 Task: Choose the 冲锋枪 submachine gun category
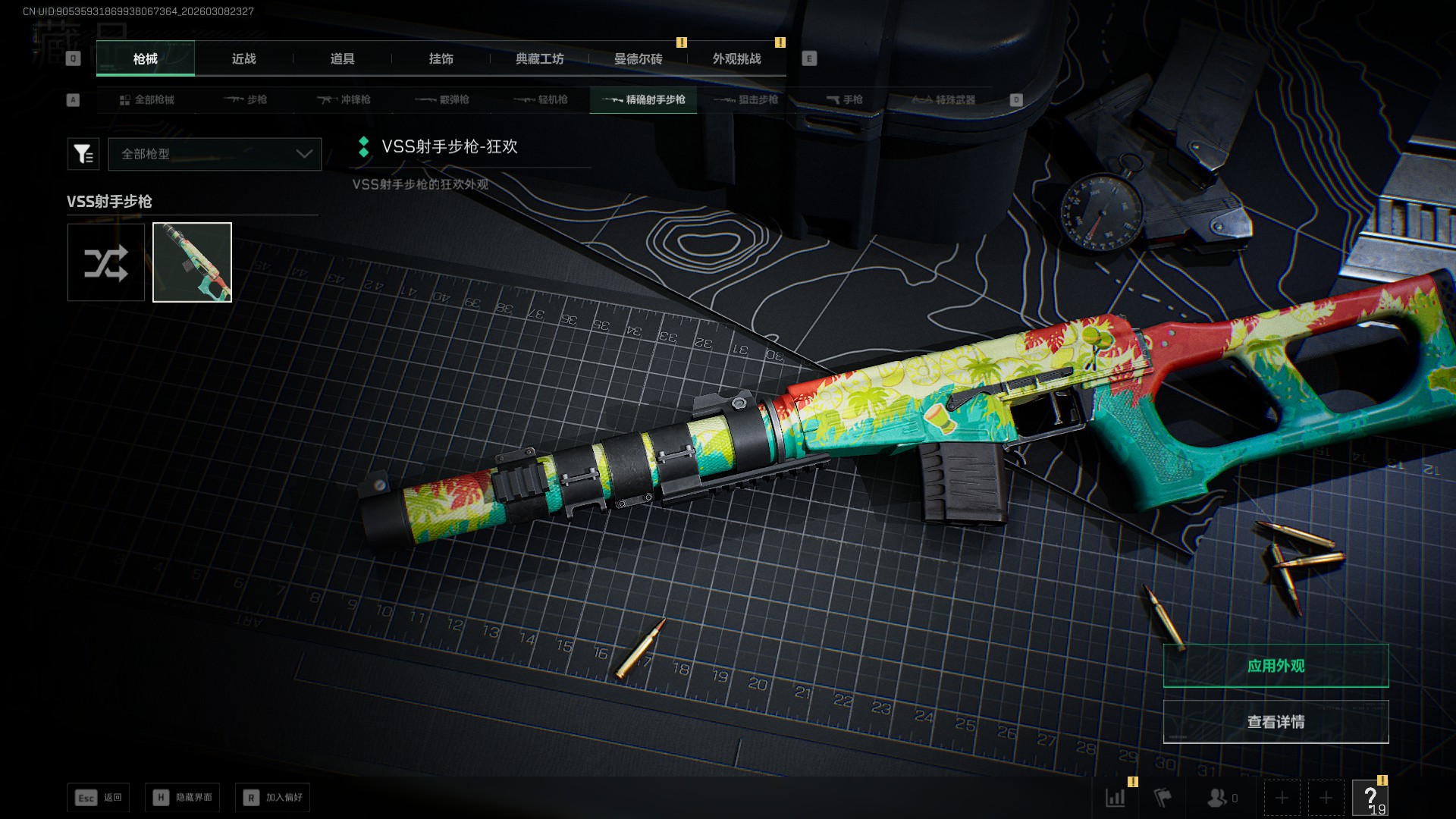(344, 100)
